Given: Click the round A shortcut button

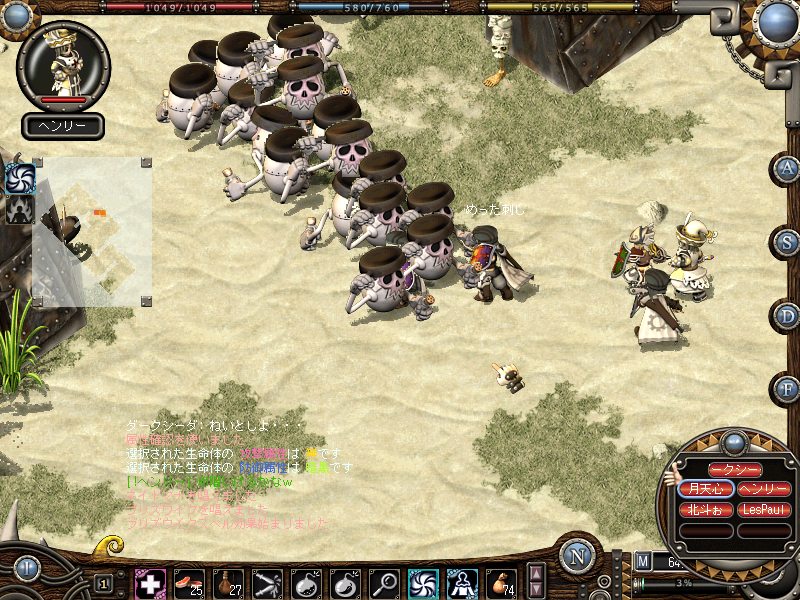Looking at the screenshot, I should pyautogui.click(x=788, y=168).
